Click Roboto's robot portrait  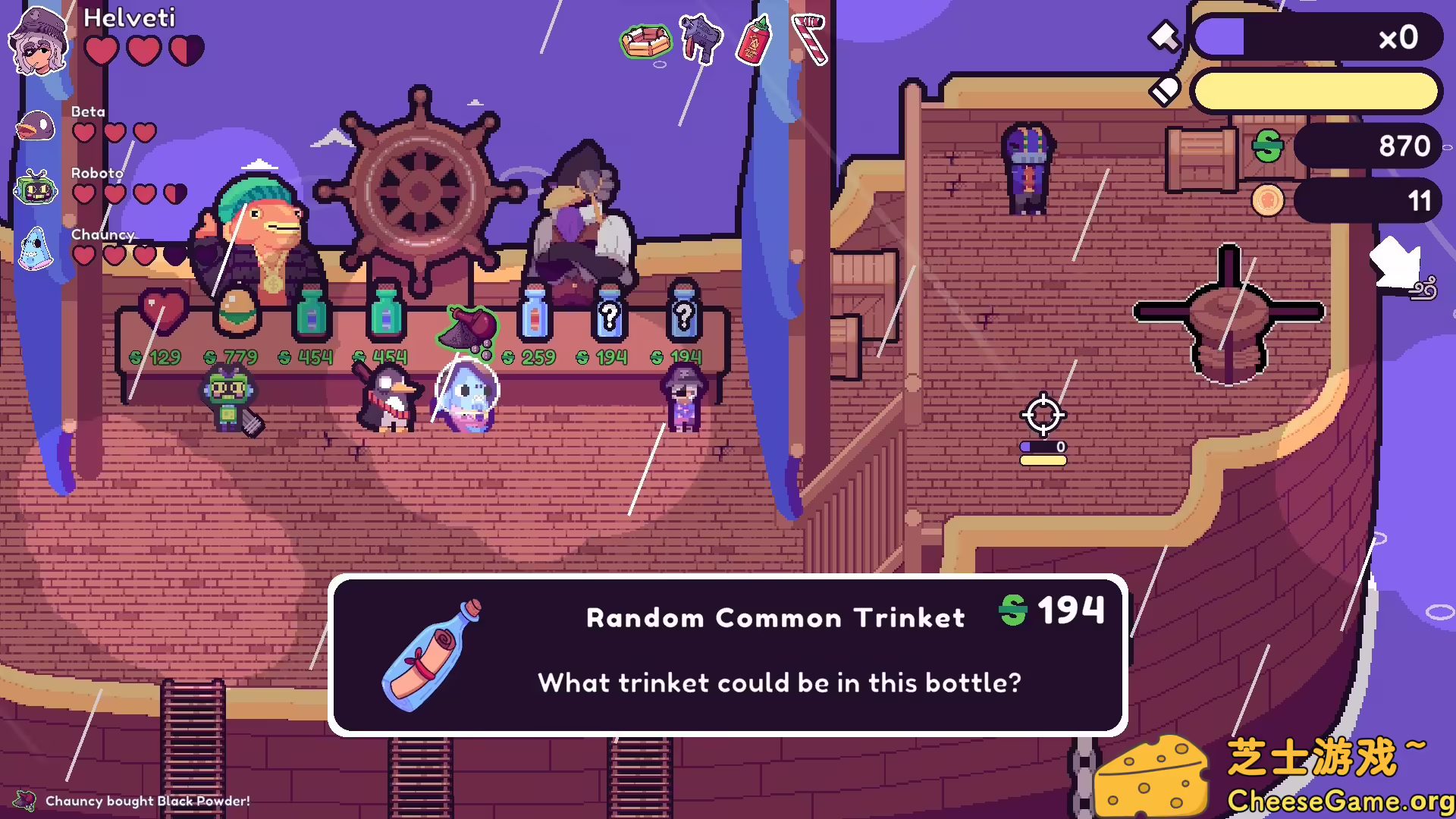[x=36, y=187]
